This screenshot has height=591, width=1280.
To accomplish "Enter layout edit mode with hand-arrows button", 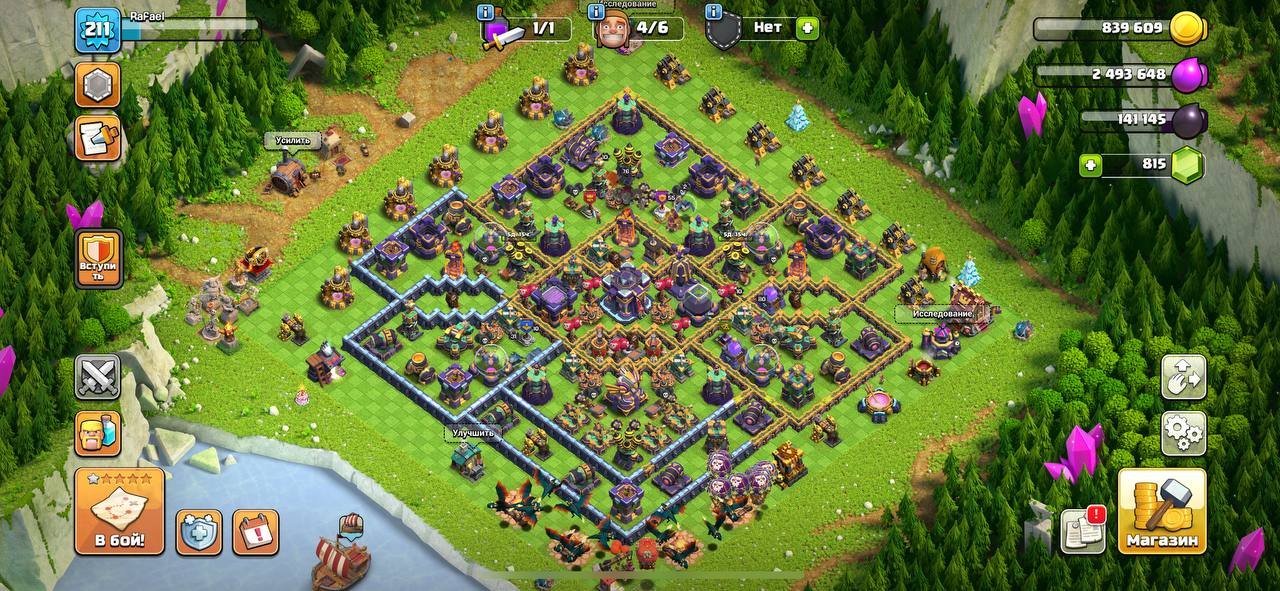I will [x=1183, y=377].
